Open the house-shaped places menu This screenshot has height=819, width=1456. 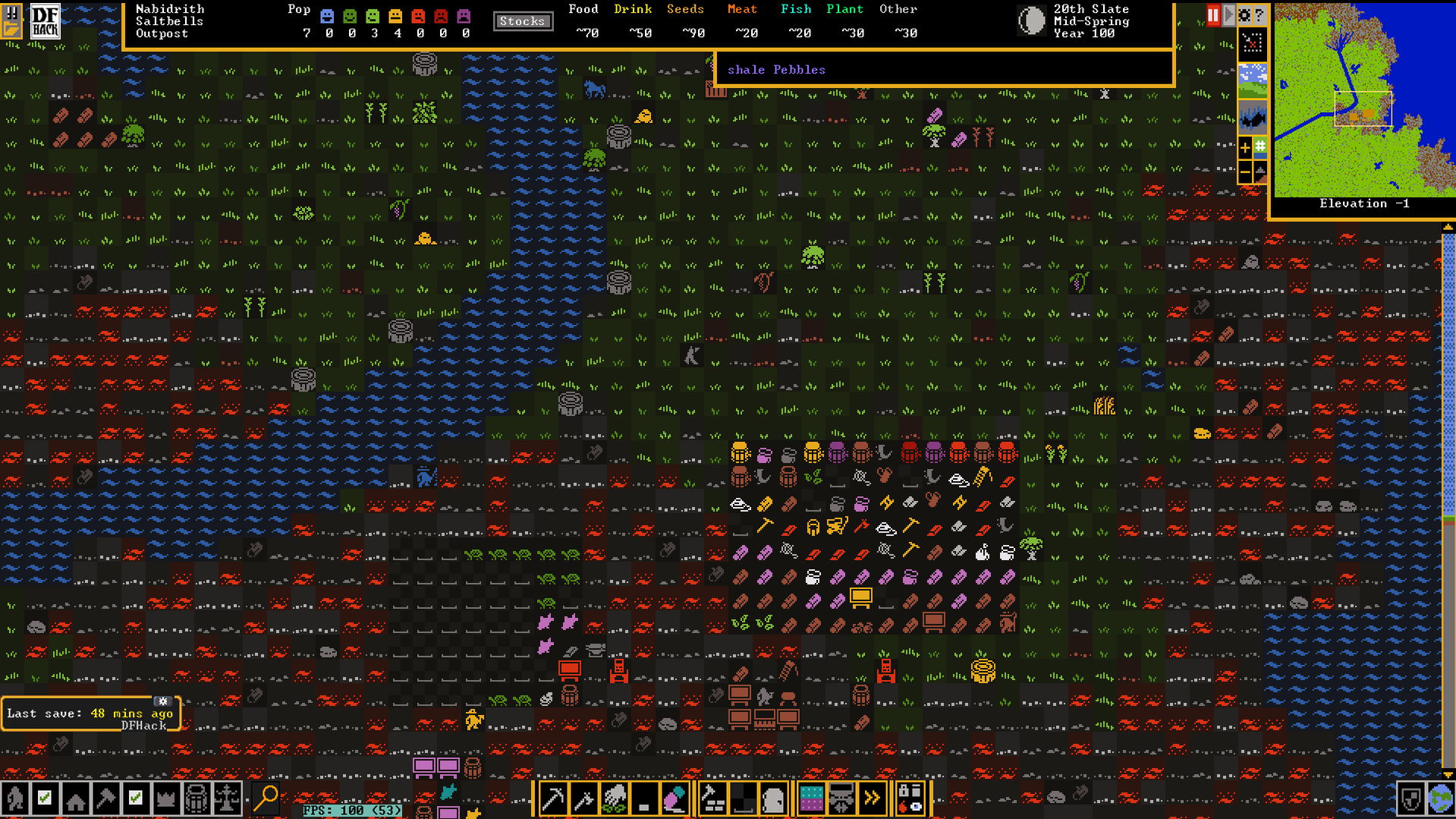tap(75, 799)
